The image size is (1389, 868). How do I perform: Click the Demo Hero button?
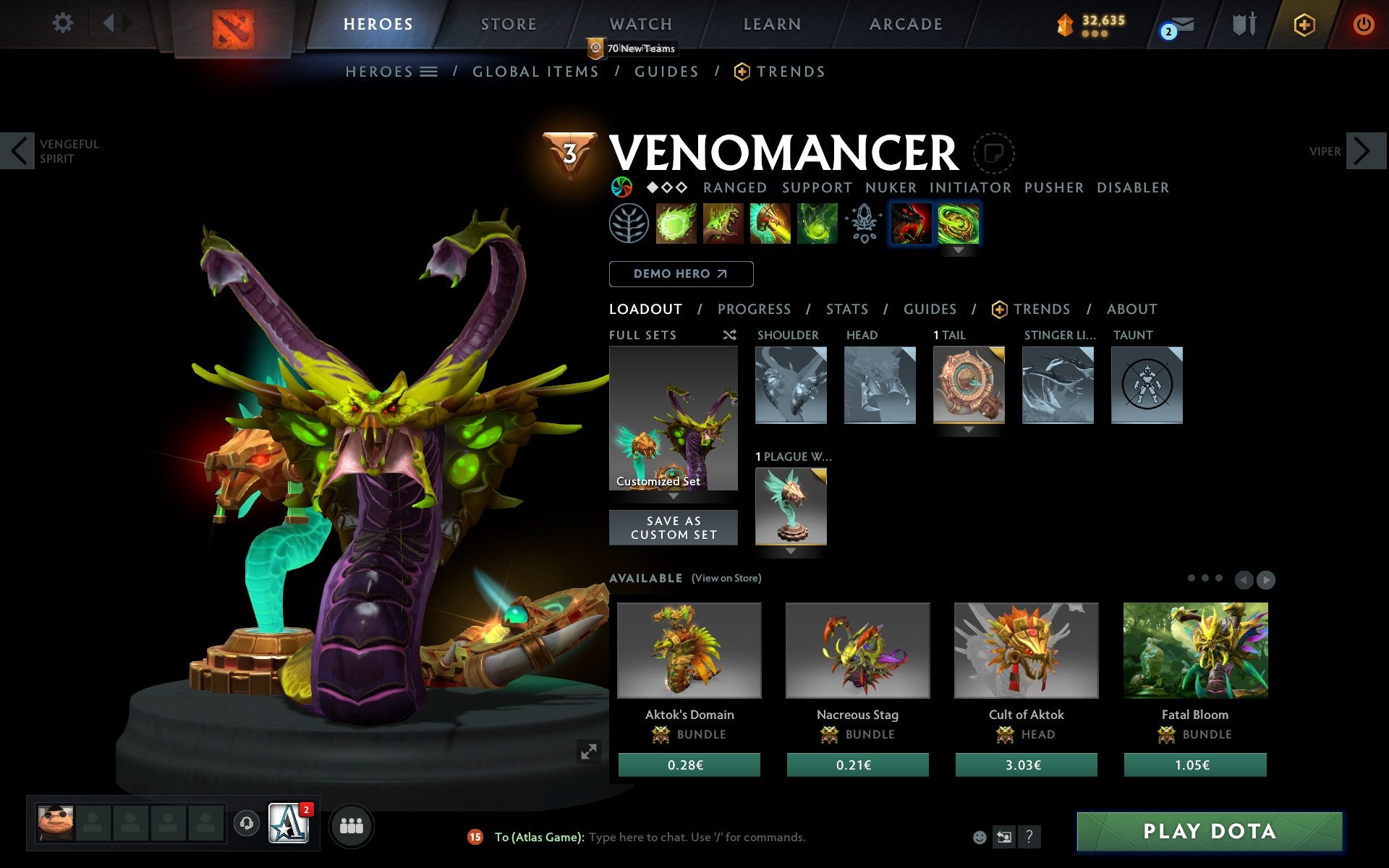pyautogui.click(x=681, y=274)
